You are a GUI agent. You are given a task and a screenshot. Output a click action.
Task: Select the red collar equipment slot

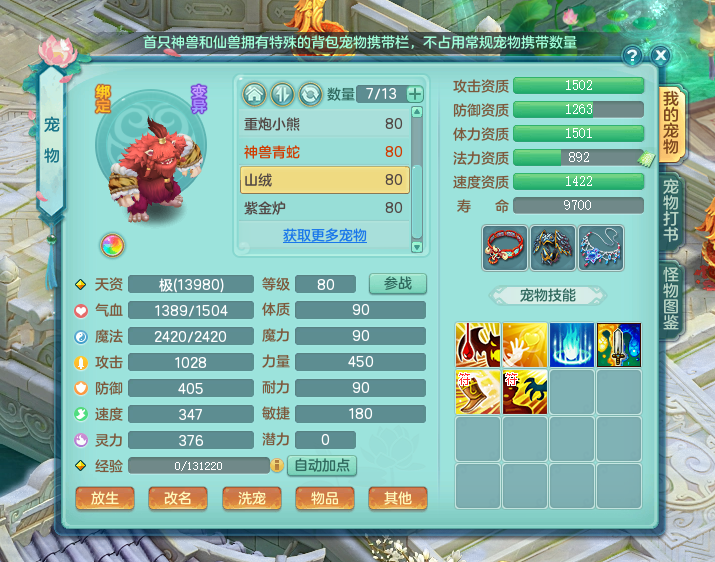point(505,248)
